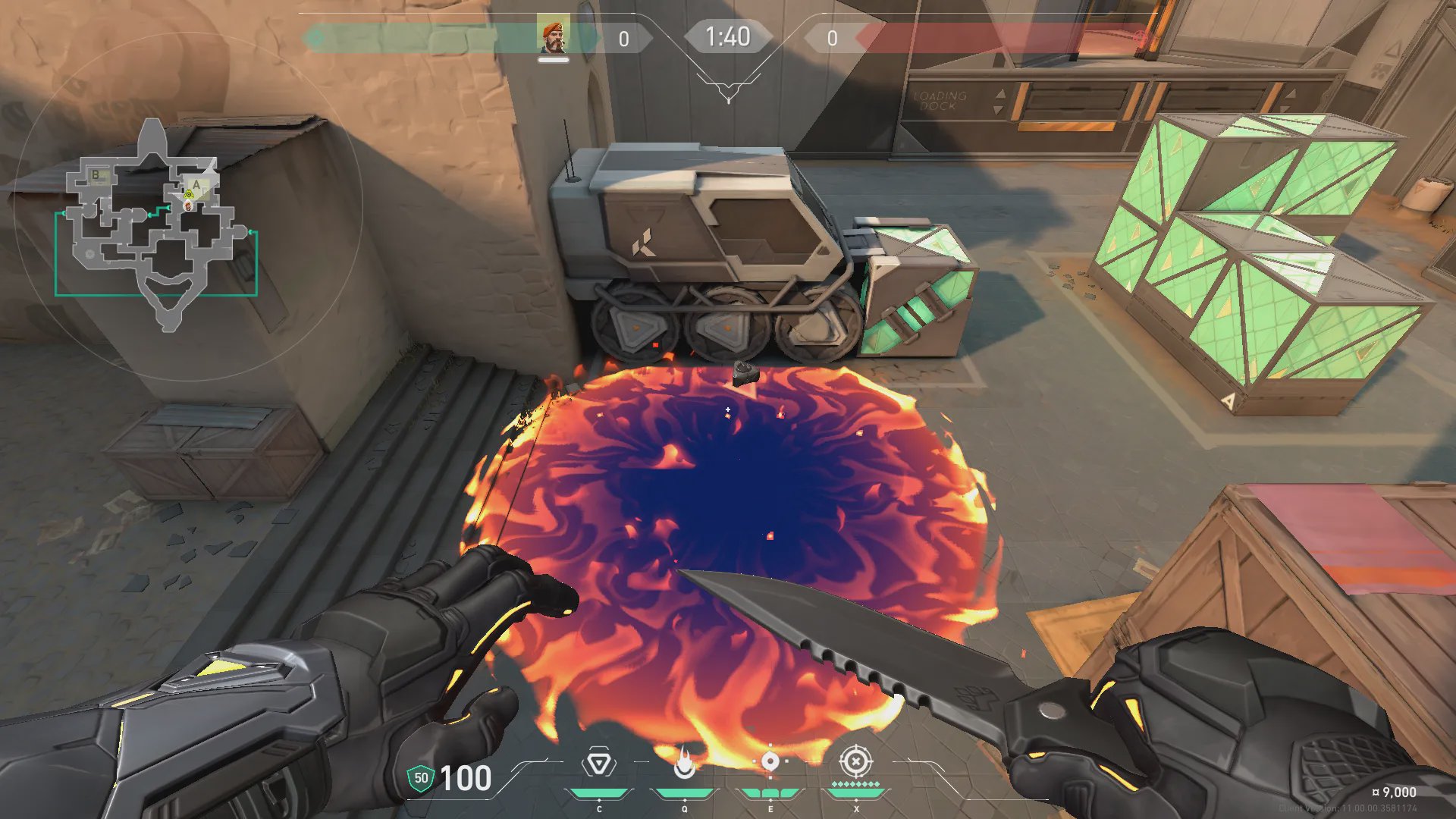Activate the Stim Beacon ability icon
The height and width of the screenshot is (819, 1456).
pos(599,763)
